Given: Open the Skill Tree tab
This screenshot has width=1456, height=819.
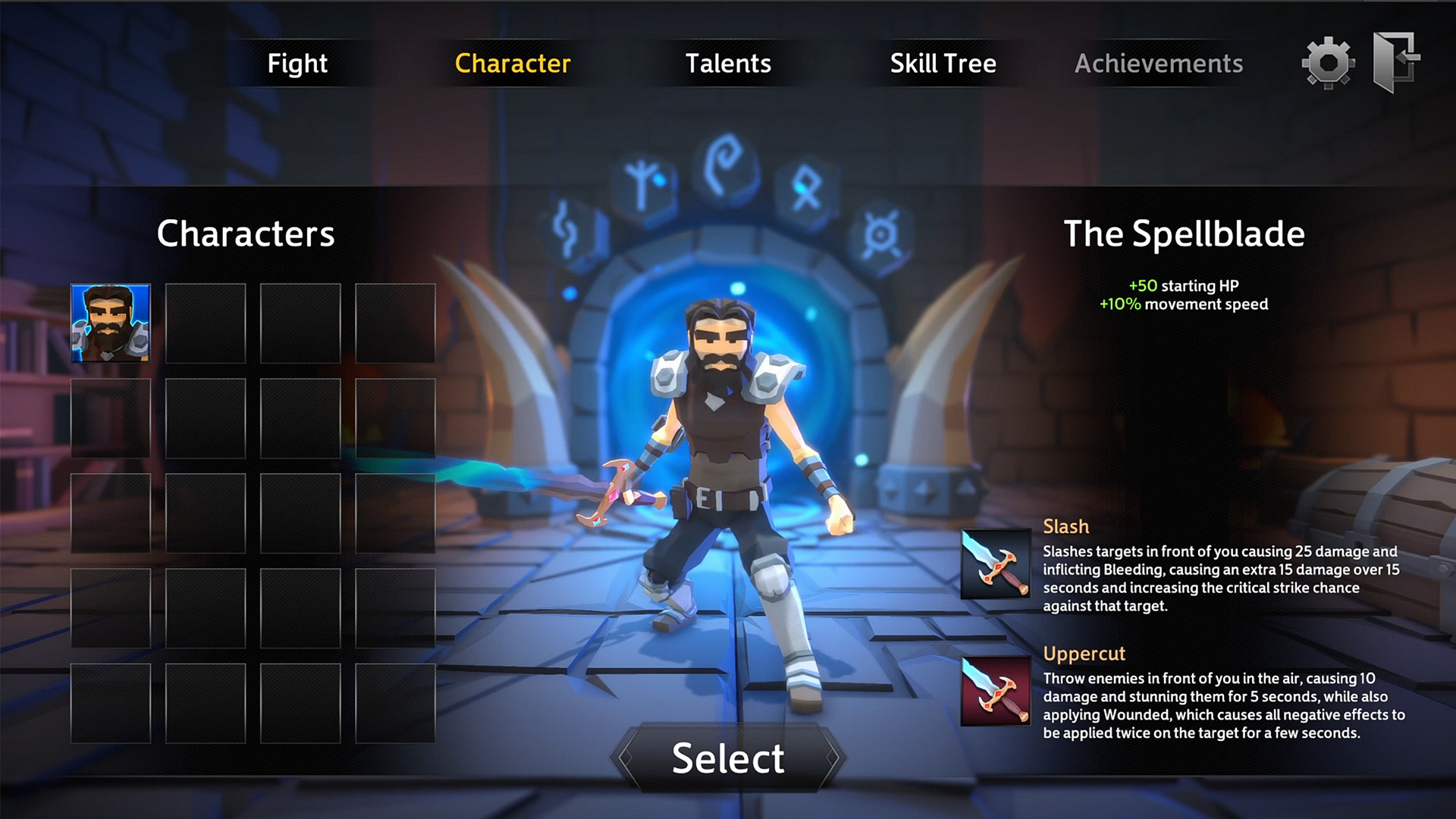Looking at the screenshot, I should pos(944,64).
